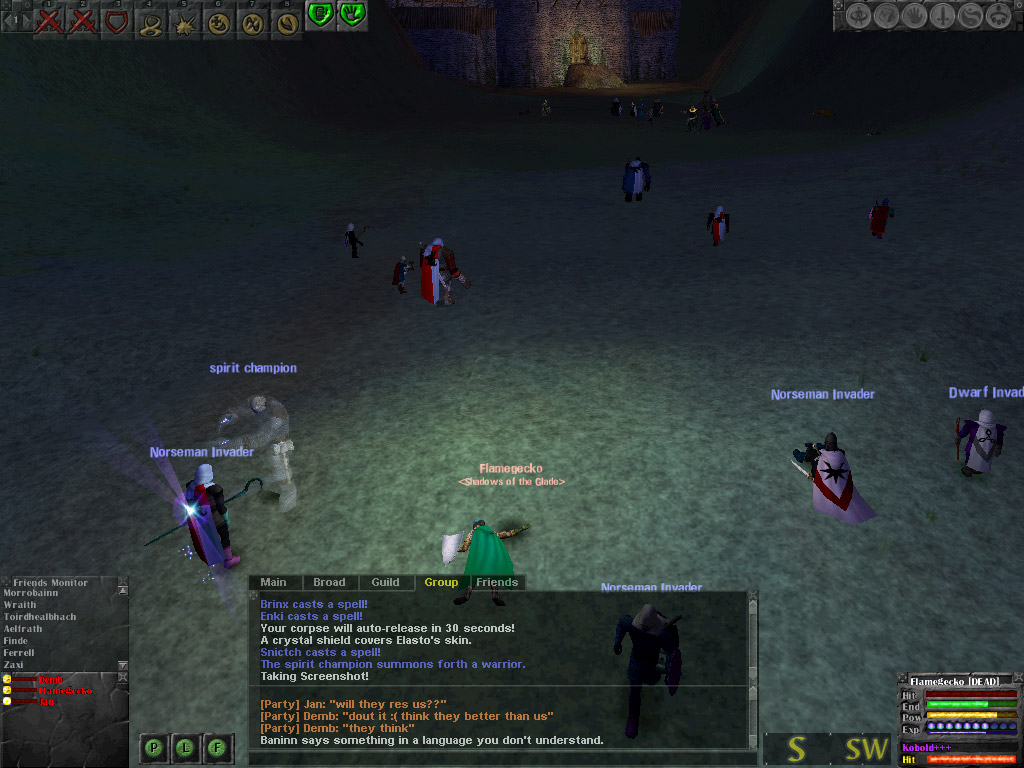Click the yin-yang swirl menu icon
This screenshot has height=768, width=1024.
click(x=969, y=16)
